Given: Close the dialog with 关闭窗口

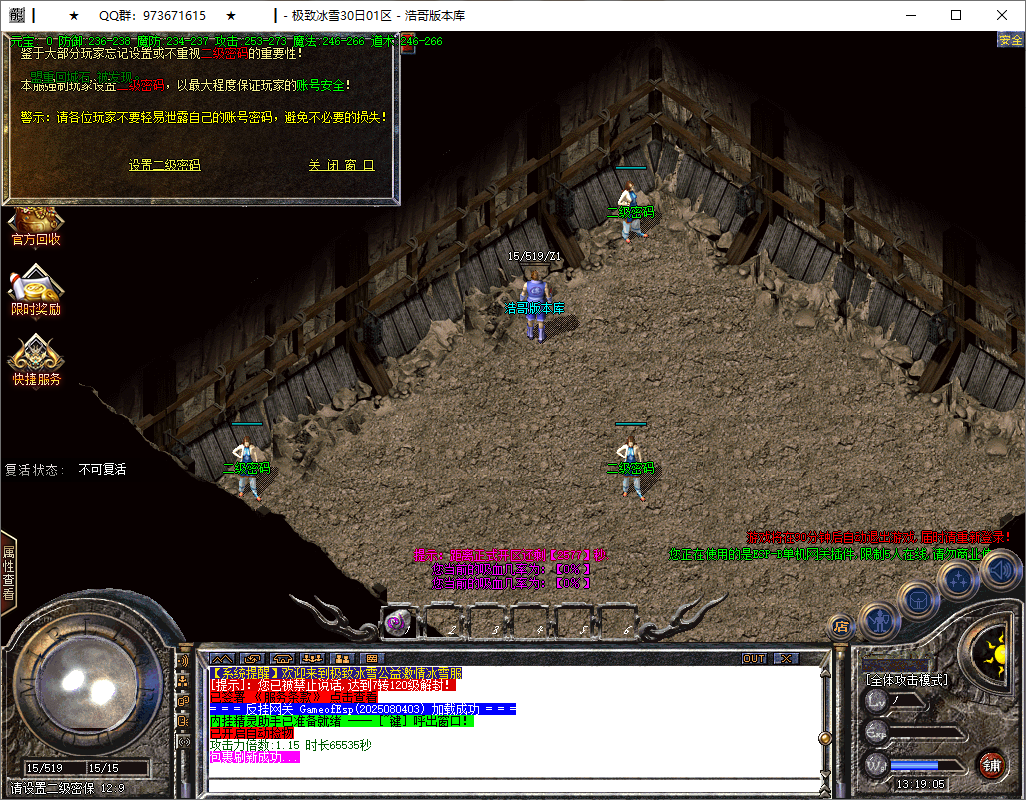Looking at the screenshot, I should [x=341, y=166].
